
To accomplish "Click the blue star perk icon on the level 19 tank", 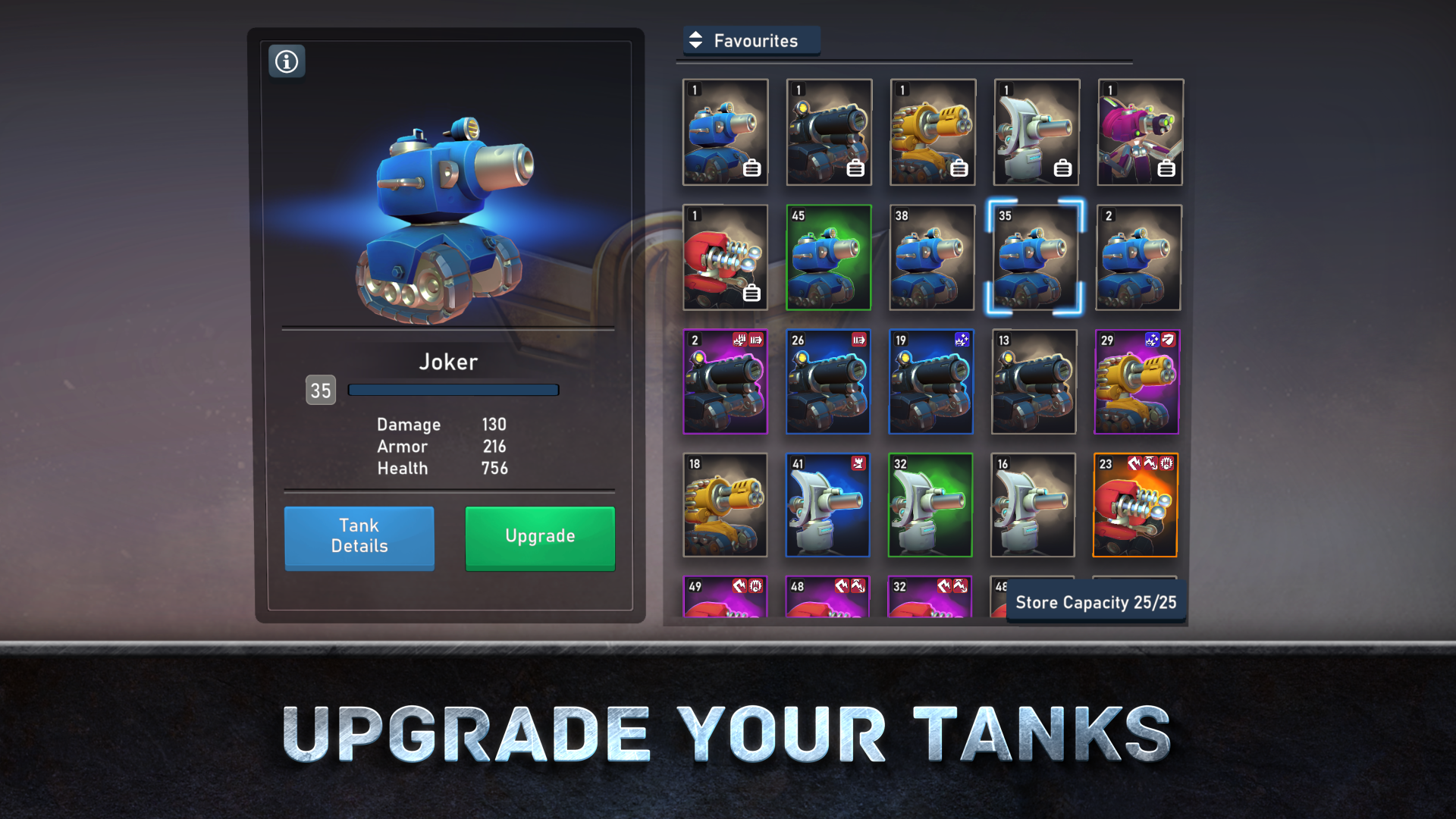I will coord(961,340).
